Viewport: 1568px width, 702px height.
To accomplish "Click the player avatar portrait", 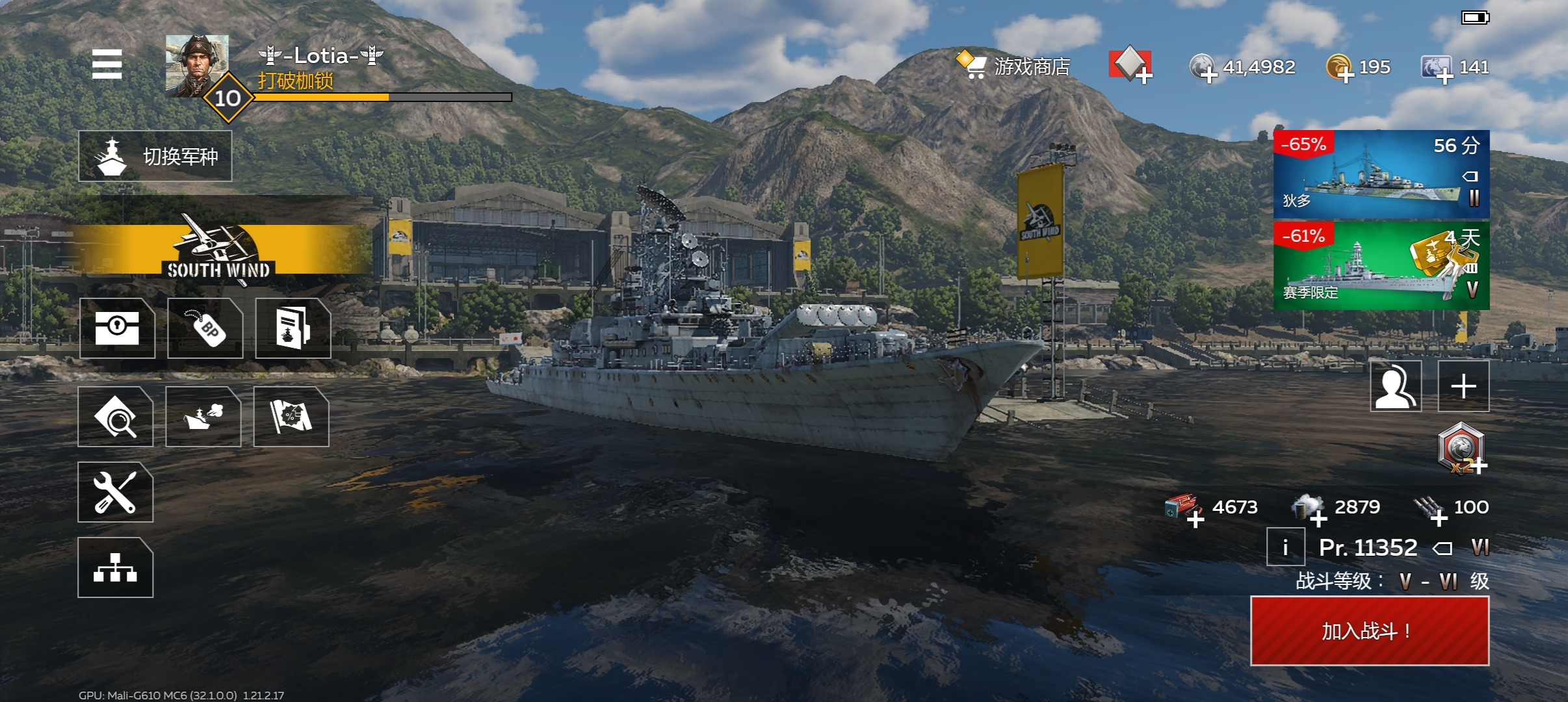I will (x=197, y=66).
